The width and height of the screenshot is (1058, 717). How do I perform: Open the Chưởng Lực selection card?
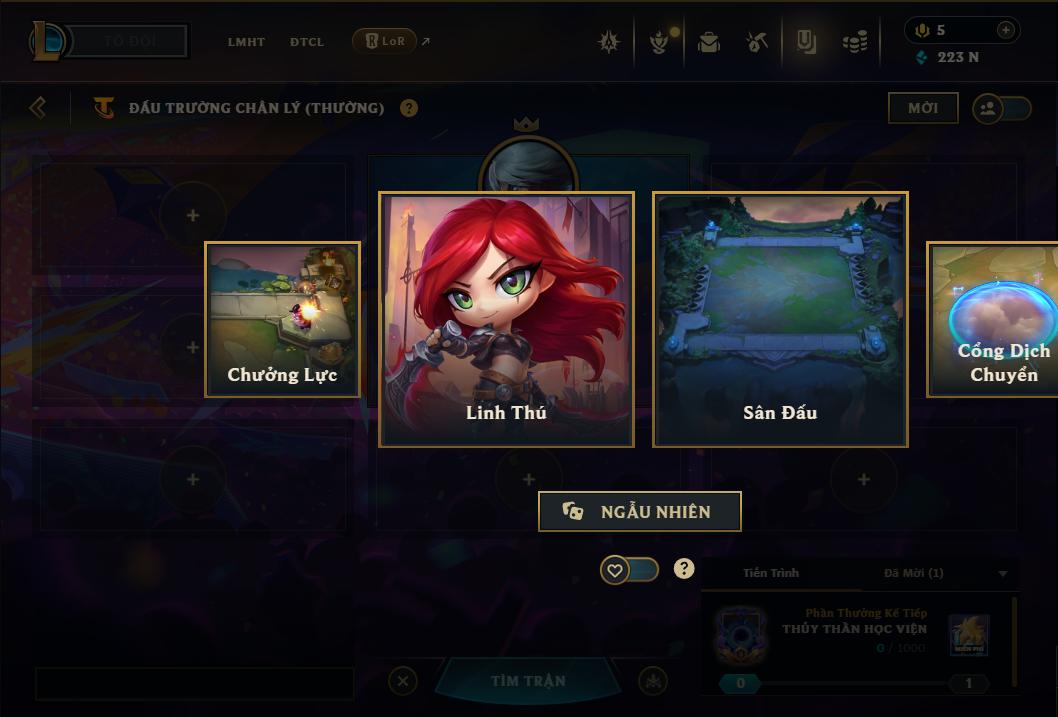282,320
